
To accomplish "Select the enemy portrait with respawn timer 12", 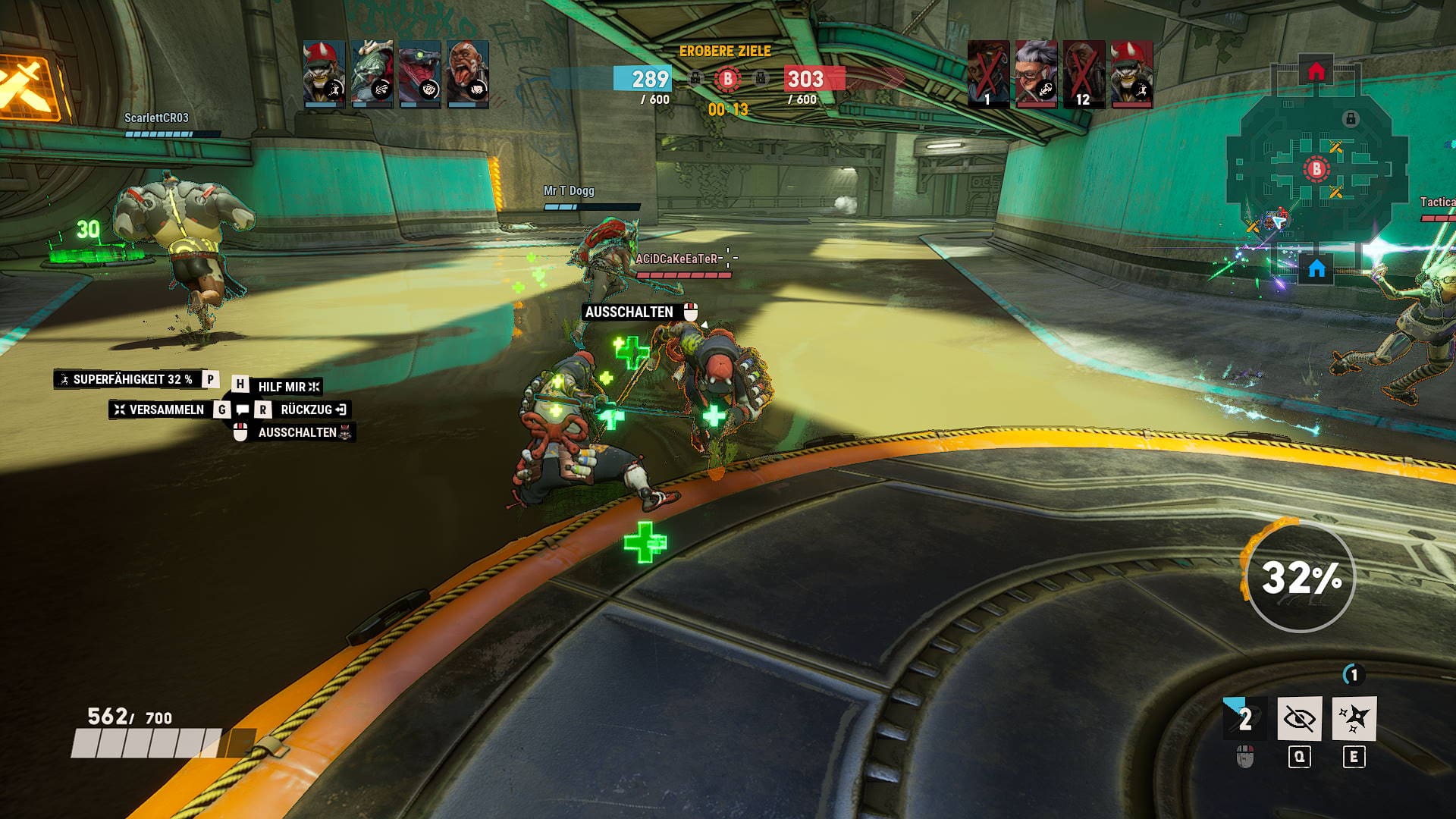I will coord(1083,74).
